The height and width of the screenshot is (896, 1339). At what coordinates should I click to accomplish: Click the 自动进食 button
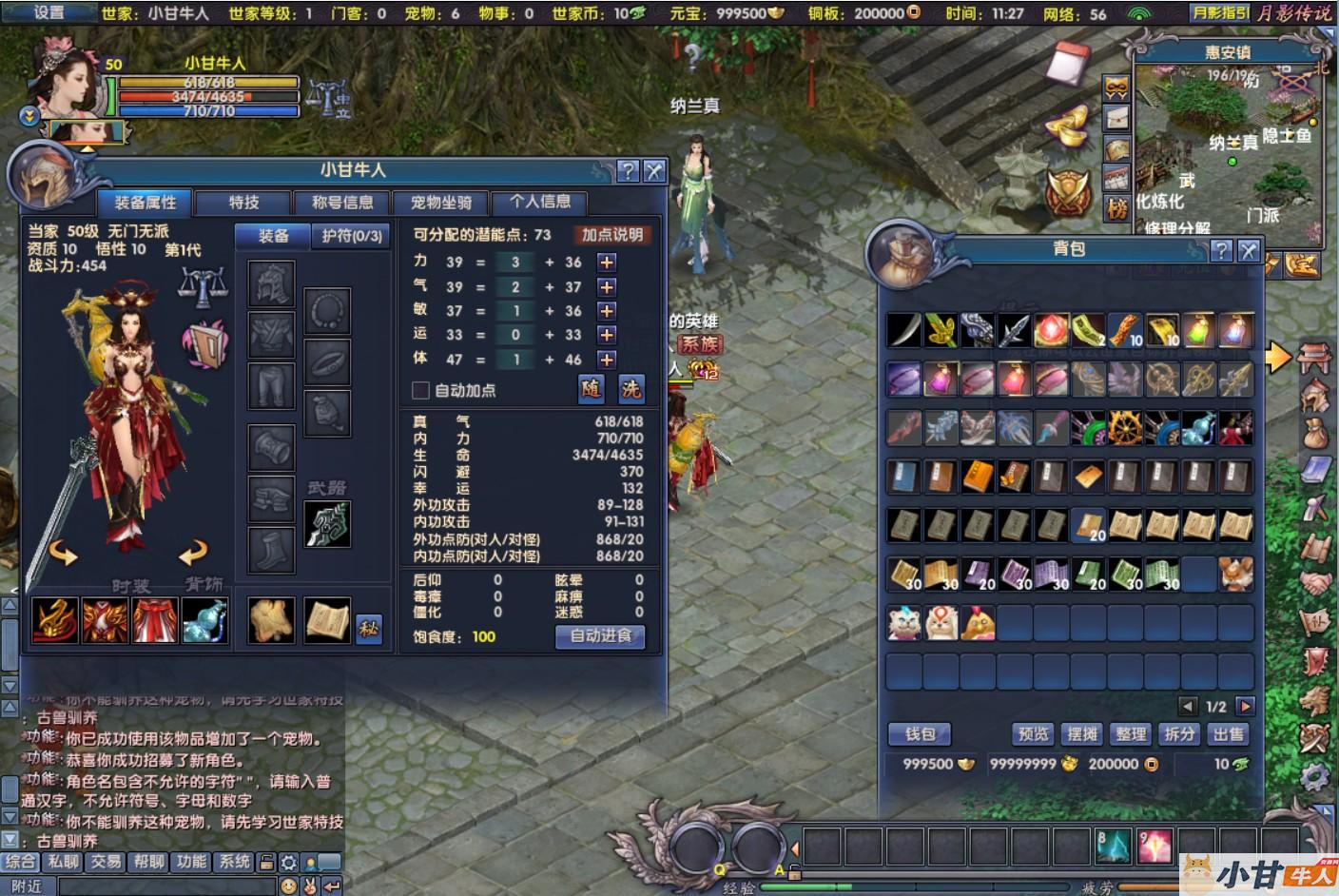(x=600, y=636)
